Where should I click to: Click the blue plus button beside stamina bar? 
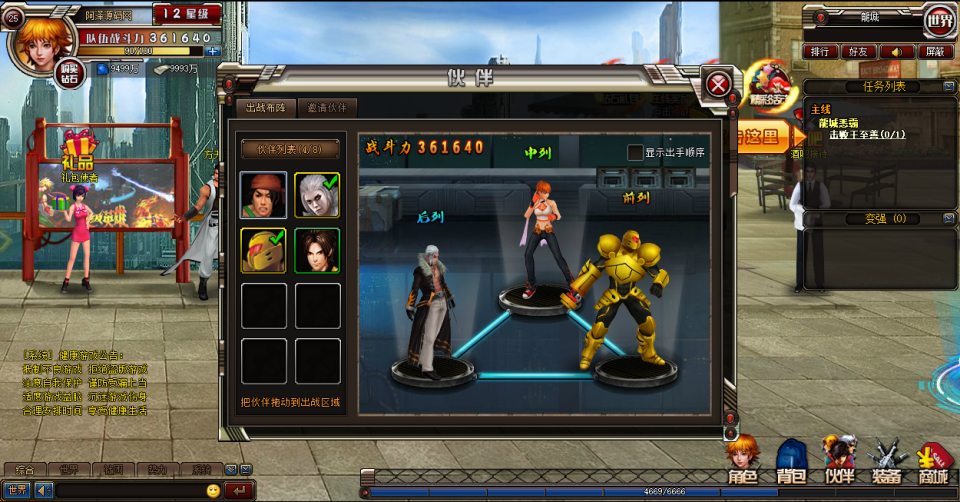pos(212,50)
